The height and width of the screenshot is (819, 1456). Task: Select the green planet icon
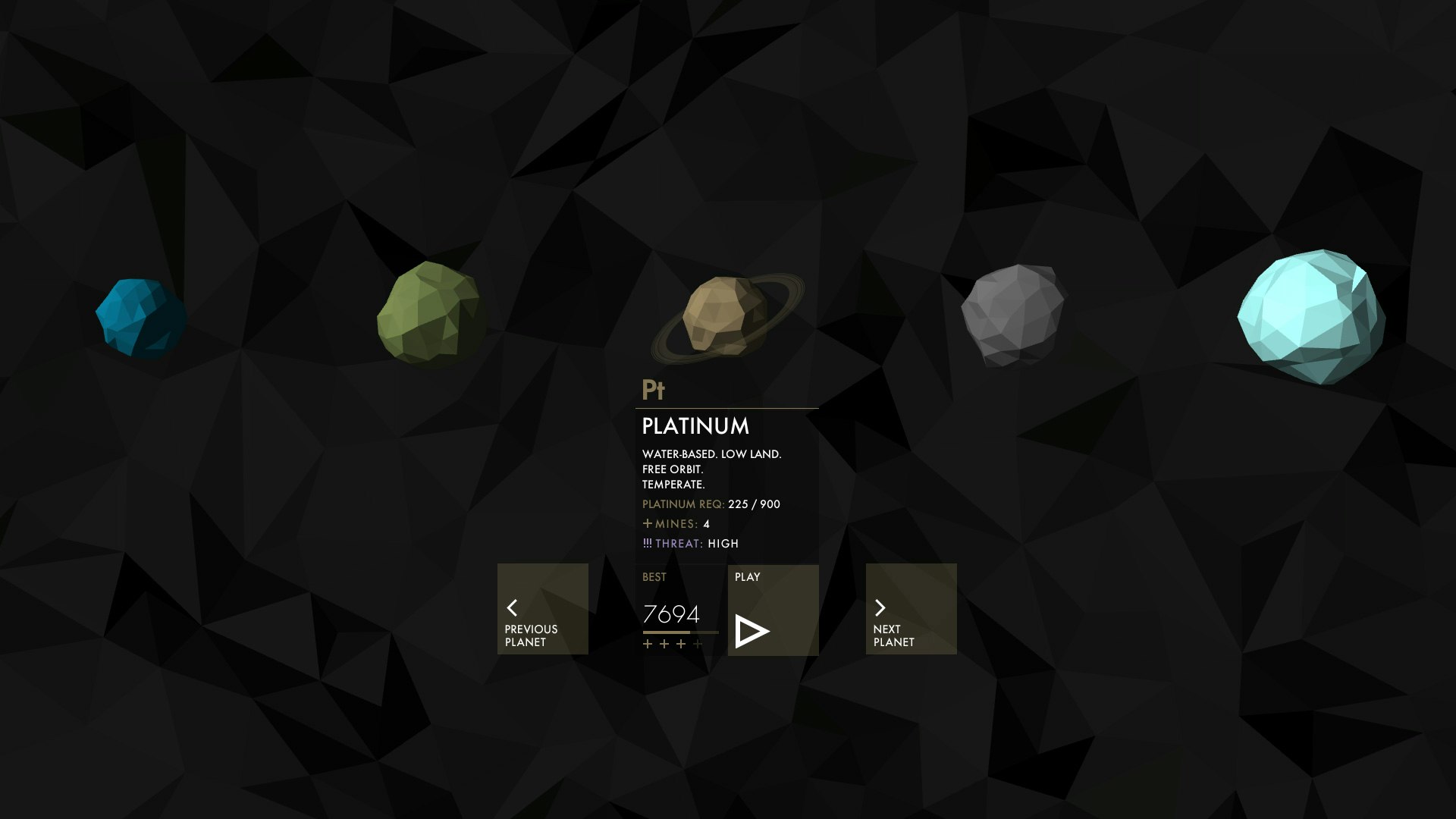(x=428, y=315)
